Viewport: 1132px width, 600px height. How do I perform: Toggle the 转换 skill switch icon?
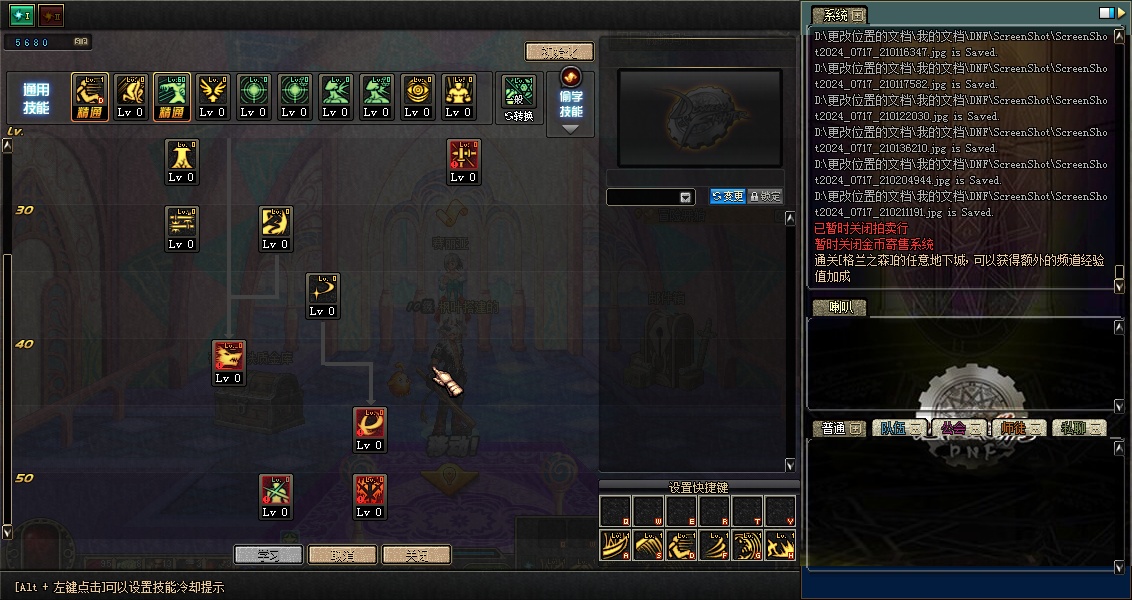click(519, 97)
